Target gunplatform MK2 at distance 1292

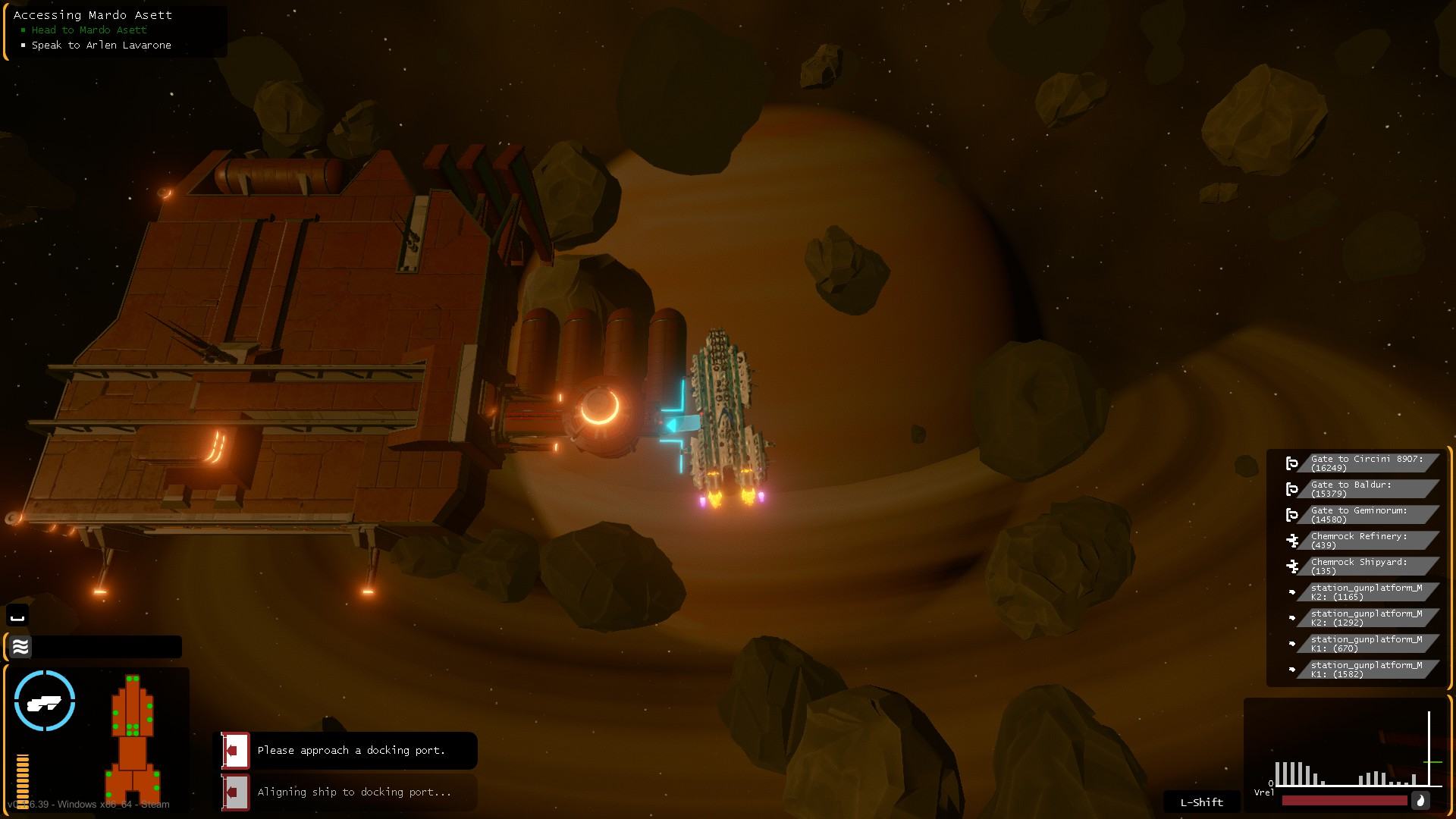pyautogui.click(x=1367, y=618)
